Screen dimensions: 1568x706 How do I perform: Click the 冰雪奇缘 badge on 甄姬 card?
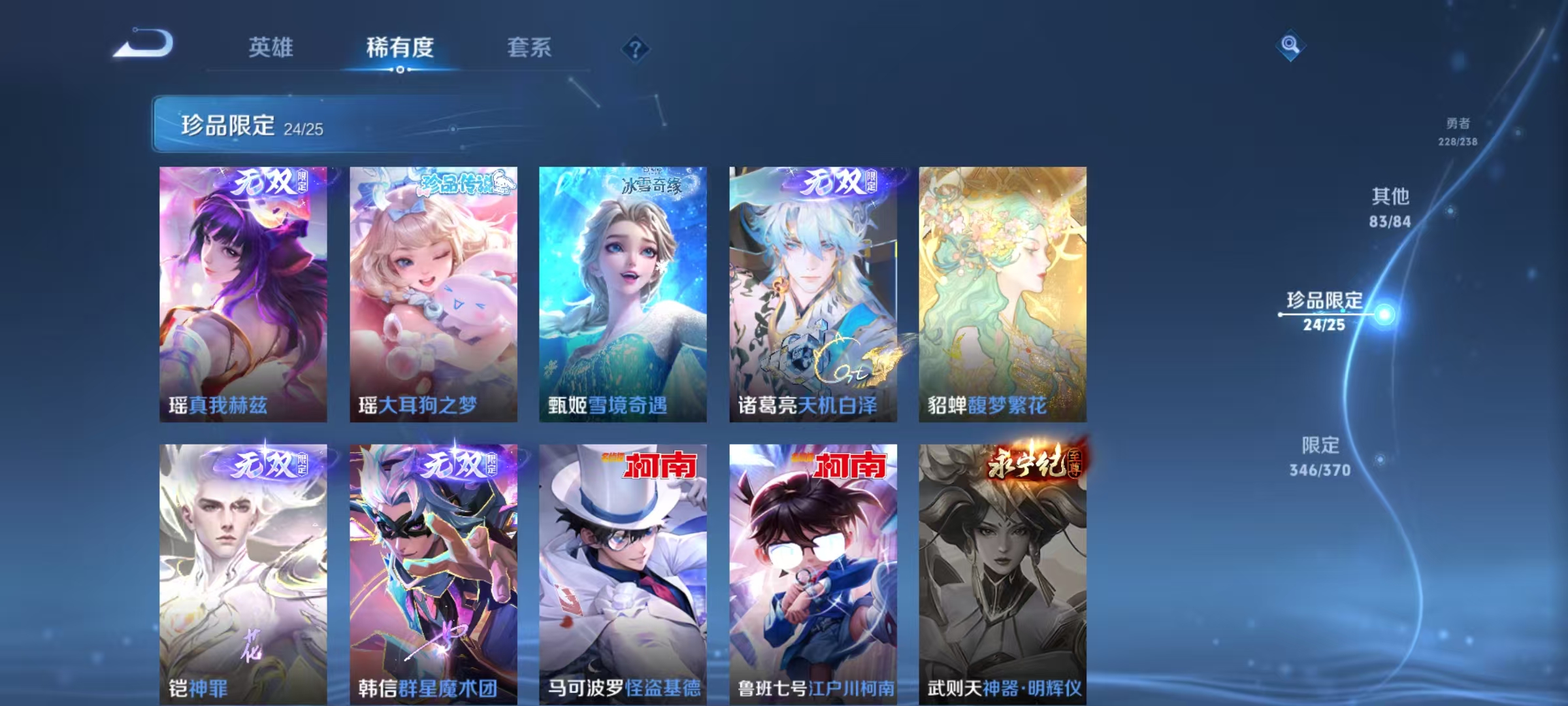(653, 184)
